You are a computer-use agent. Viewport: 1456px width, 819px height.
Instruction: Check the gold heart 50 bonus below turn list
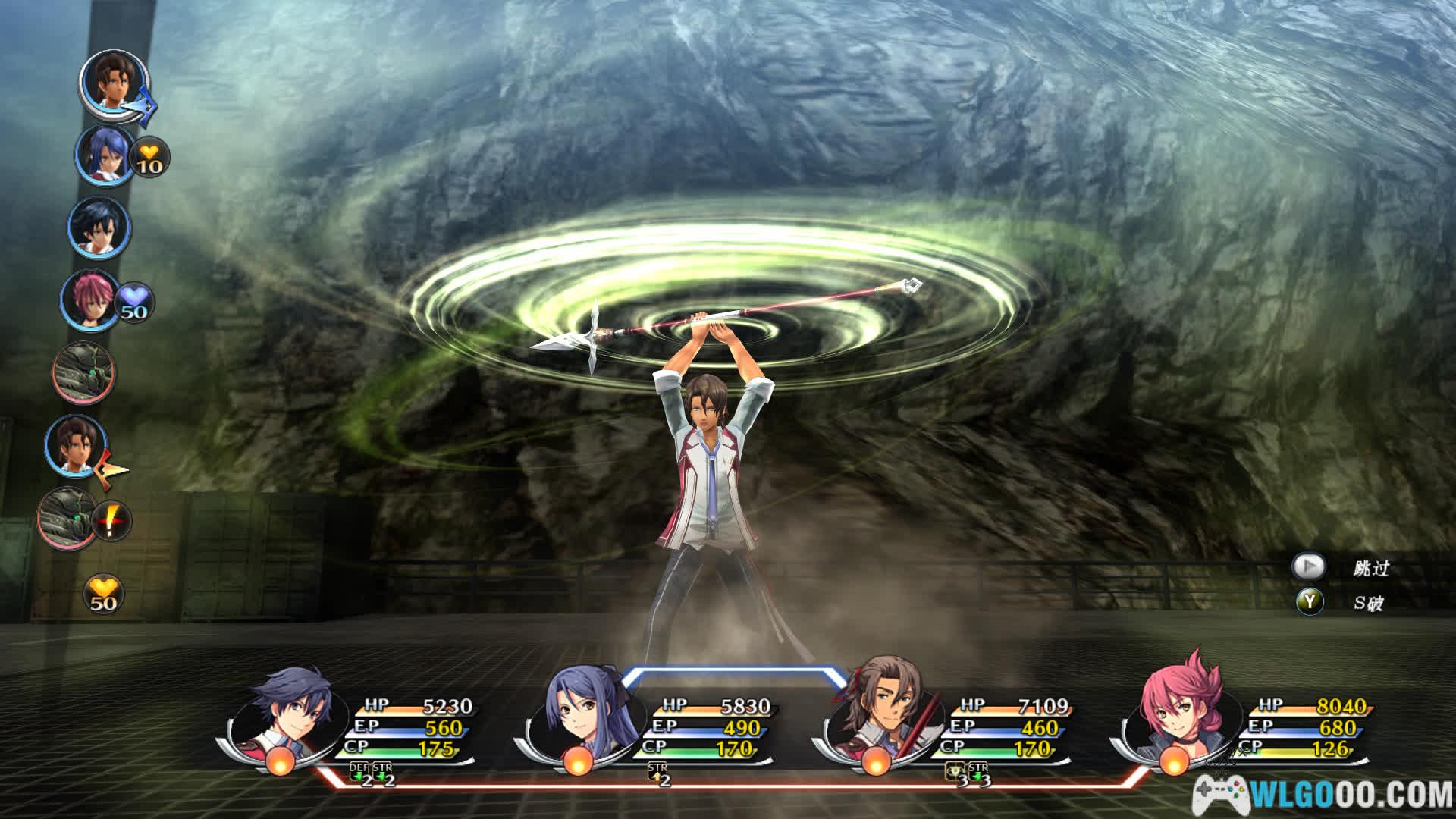click(103, 594)
